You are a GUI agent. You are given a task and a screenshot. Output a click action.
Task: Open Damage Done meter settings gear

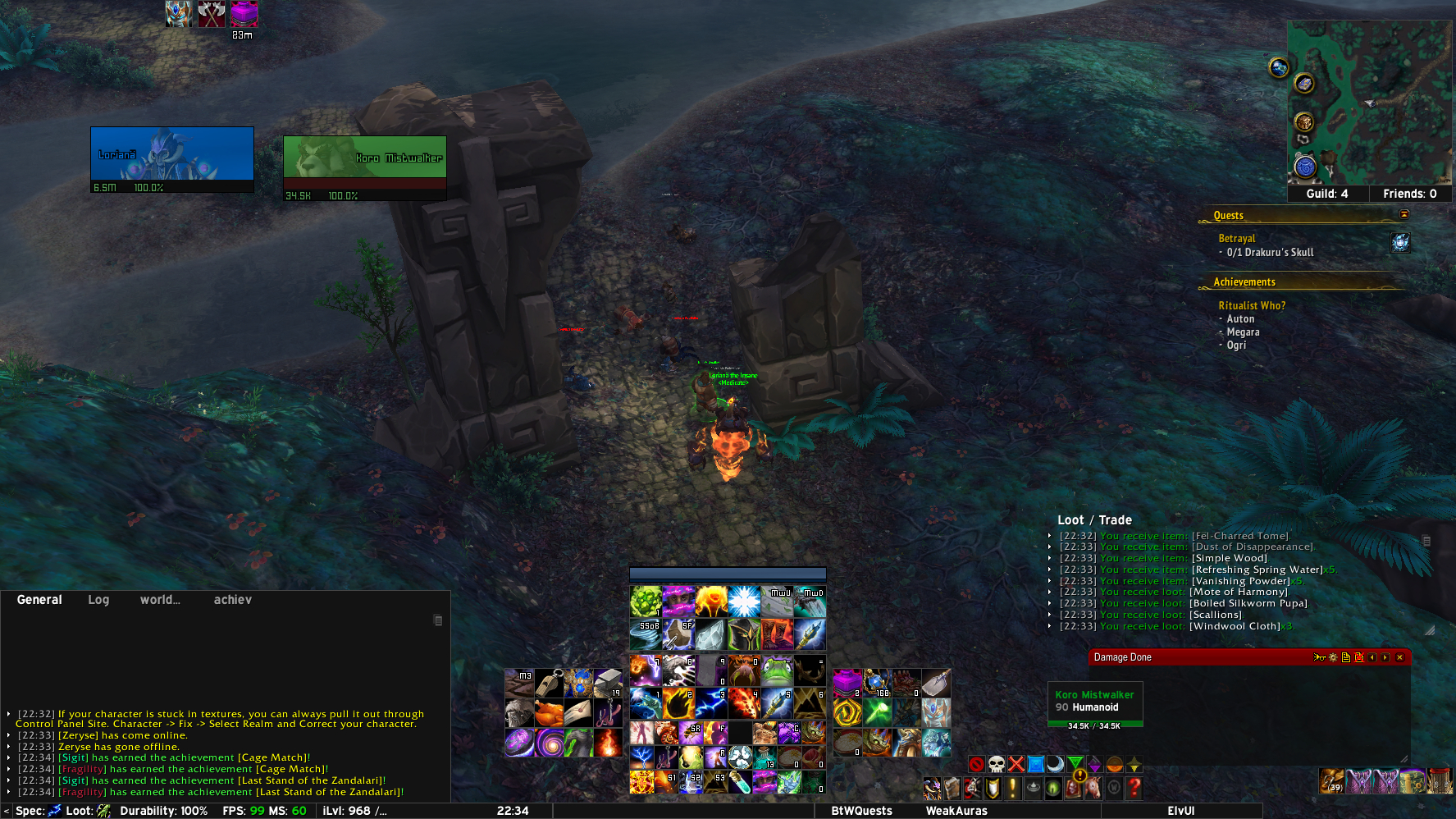pyautogui.click(x=1333, y=657)
